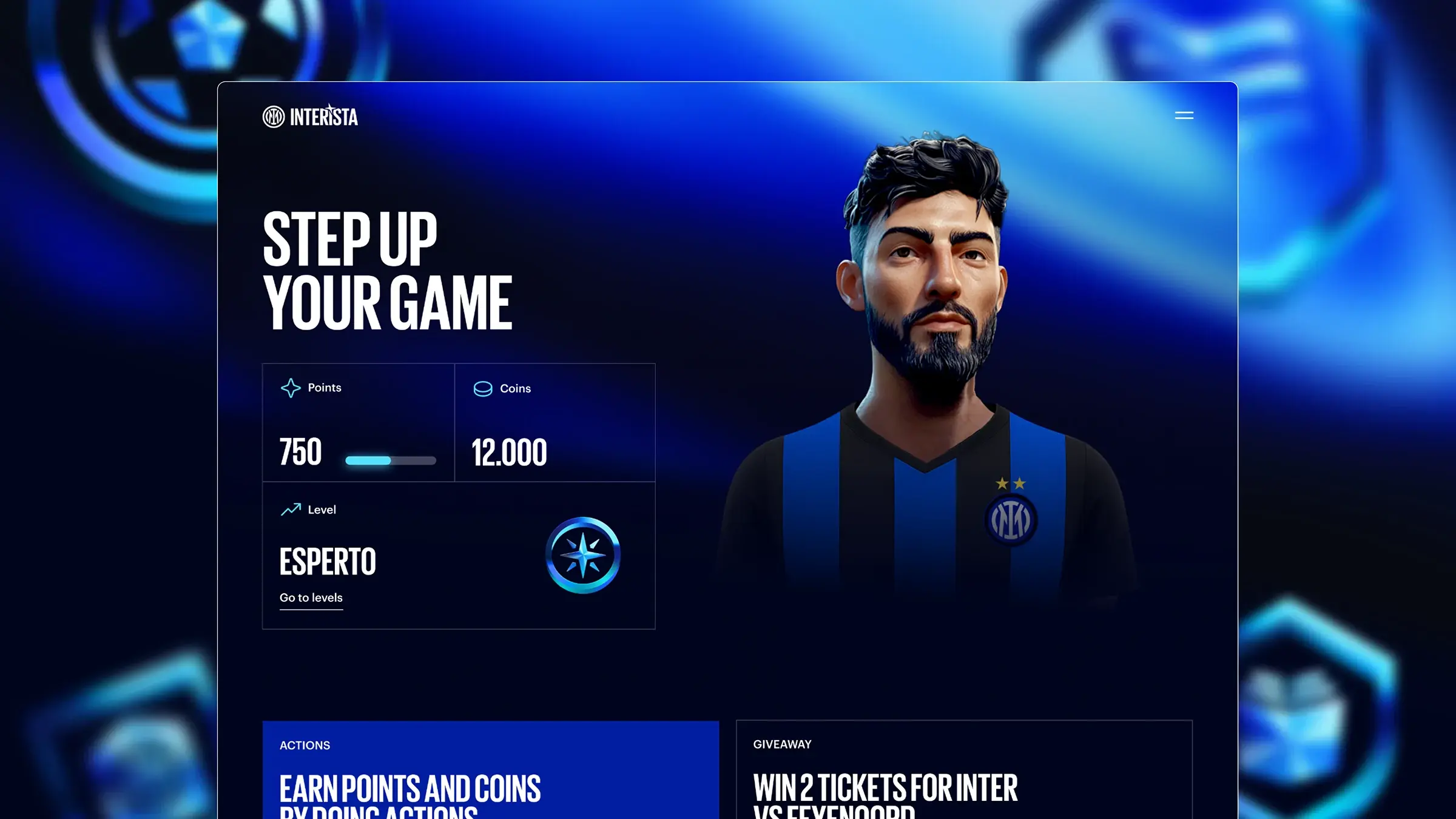
Task: Switch to the GIVEAWAY panel
Action: click(783, 744)
